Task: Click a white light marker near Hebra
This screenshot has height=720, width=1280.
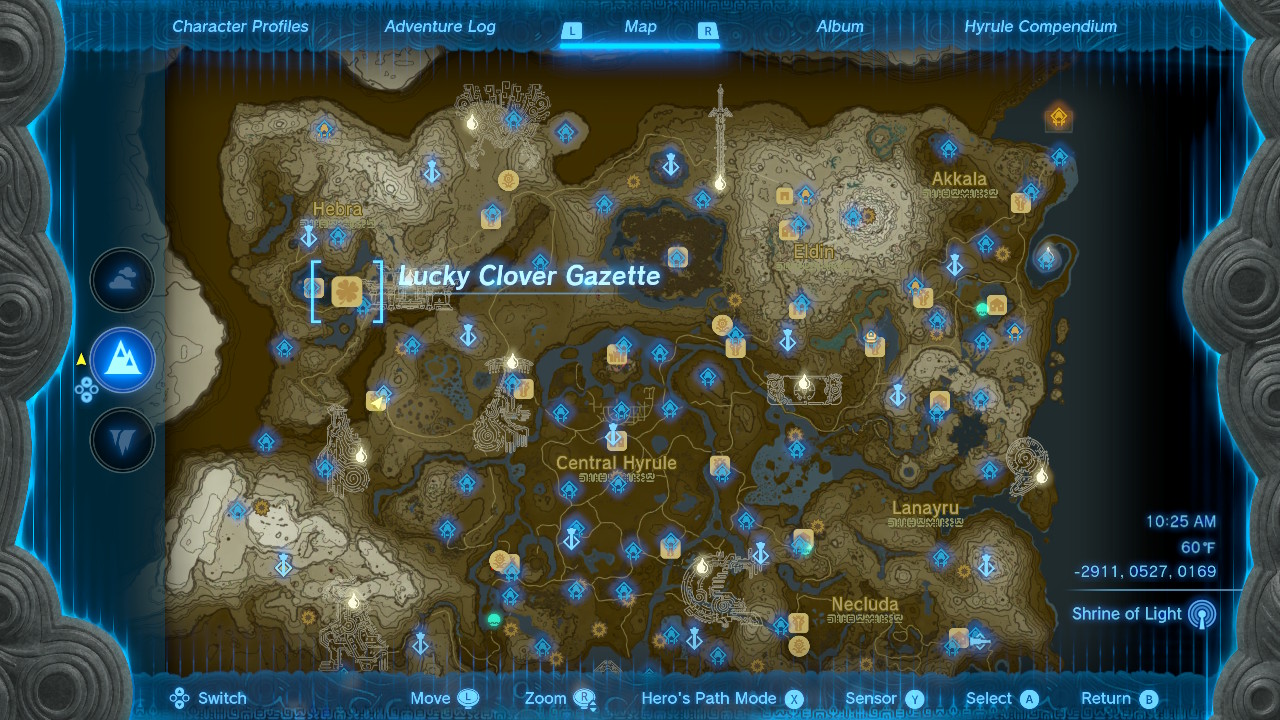Action: (x=470, y=122)
